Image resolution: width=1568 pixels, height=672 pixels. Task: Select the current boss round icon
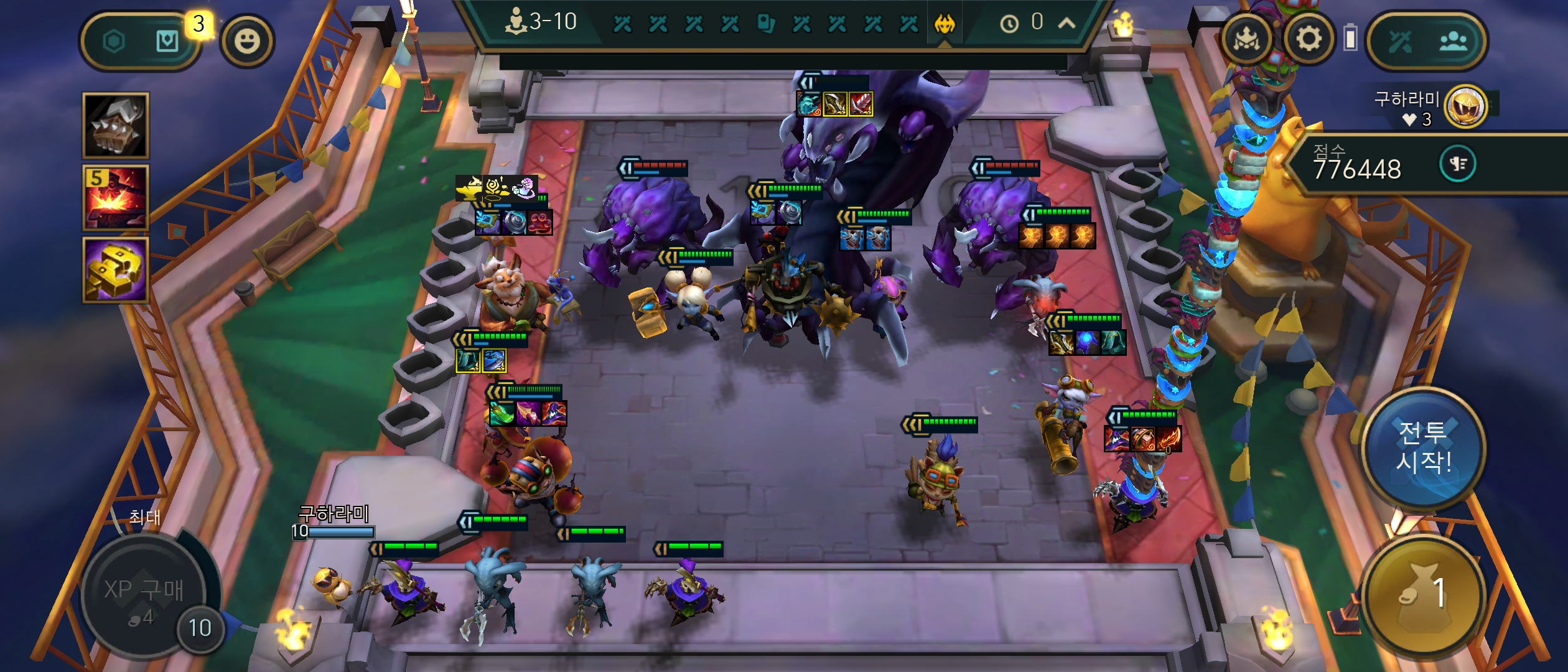pos(945,24)
